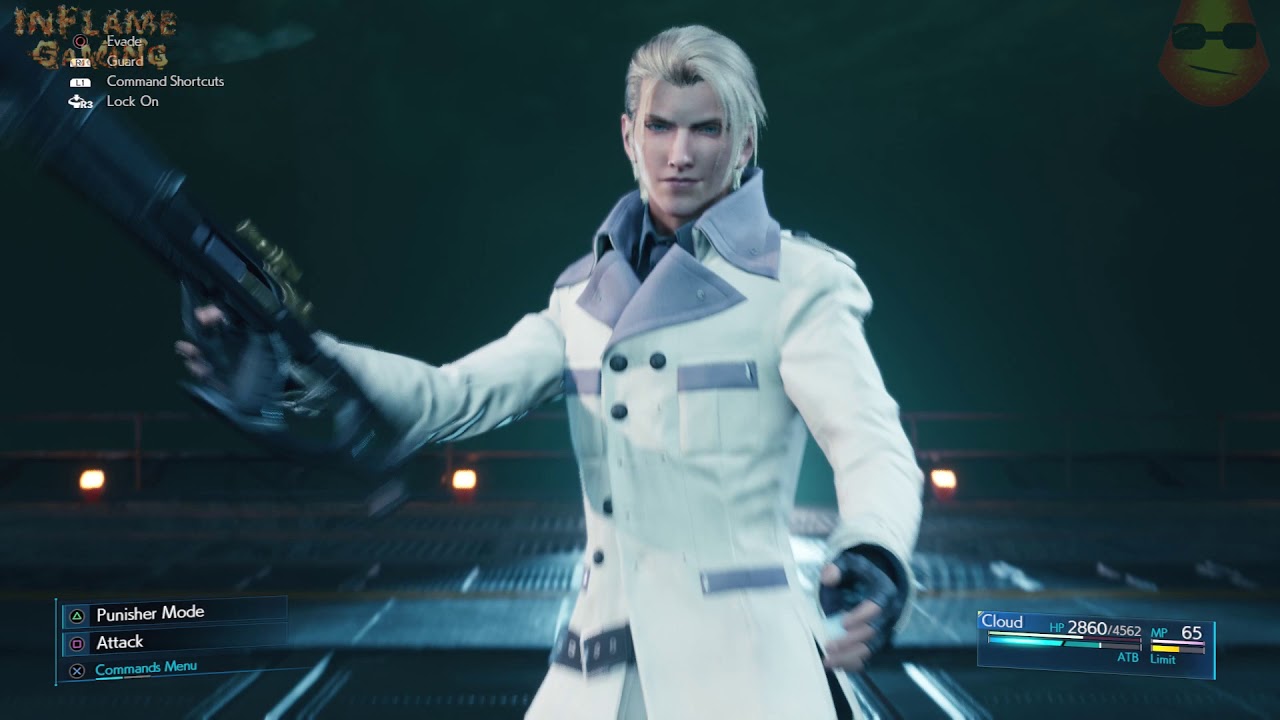The height and width of the screenshot is (720, 1280).
Task: Click the L1 Command Shortcuts icon
Action: pos(79,81)
